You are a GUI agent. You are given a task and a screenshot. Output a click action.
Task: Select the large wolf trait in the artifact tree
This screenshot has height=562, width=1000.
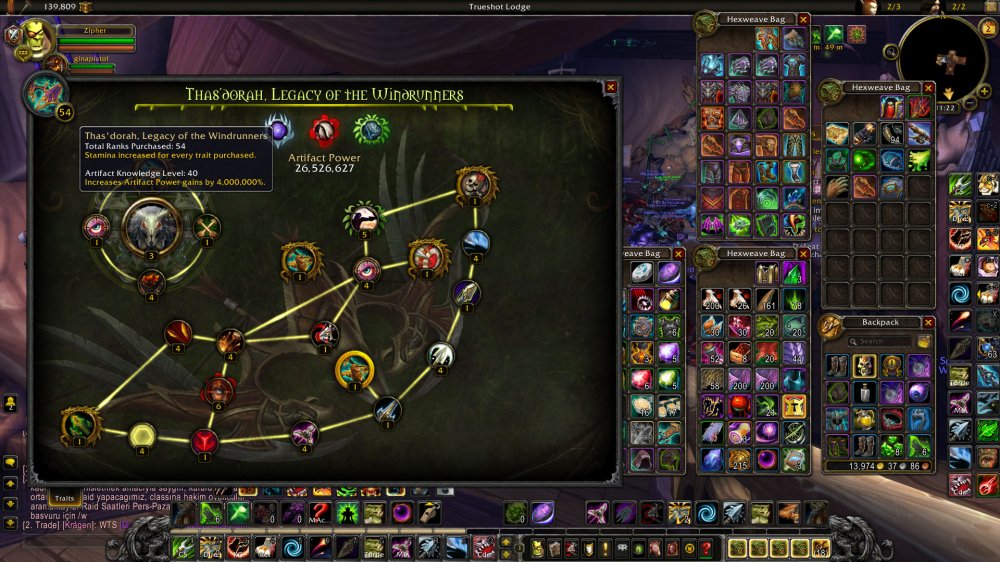151,225
